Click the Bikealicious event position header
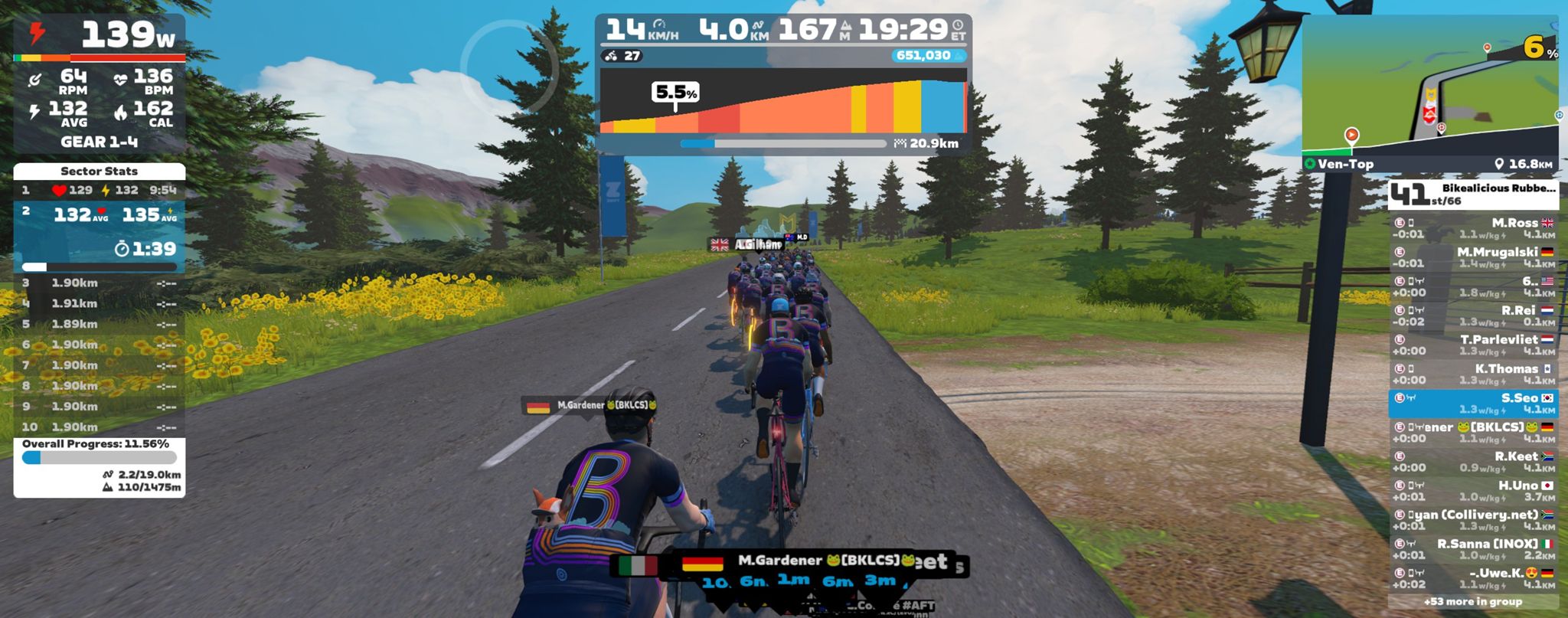The height and width of the screenshot is (618, 1568). click(x=1472, y=195)
